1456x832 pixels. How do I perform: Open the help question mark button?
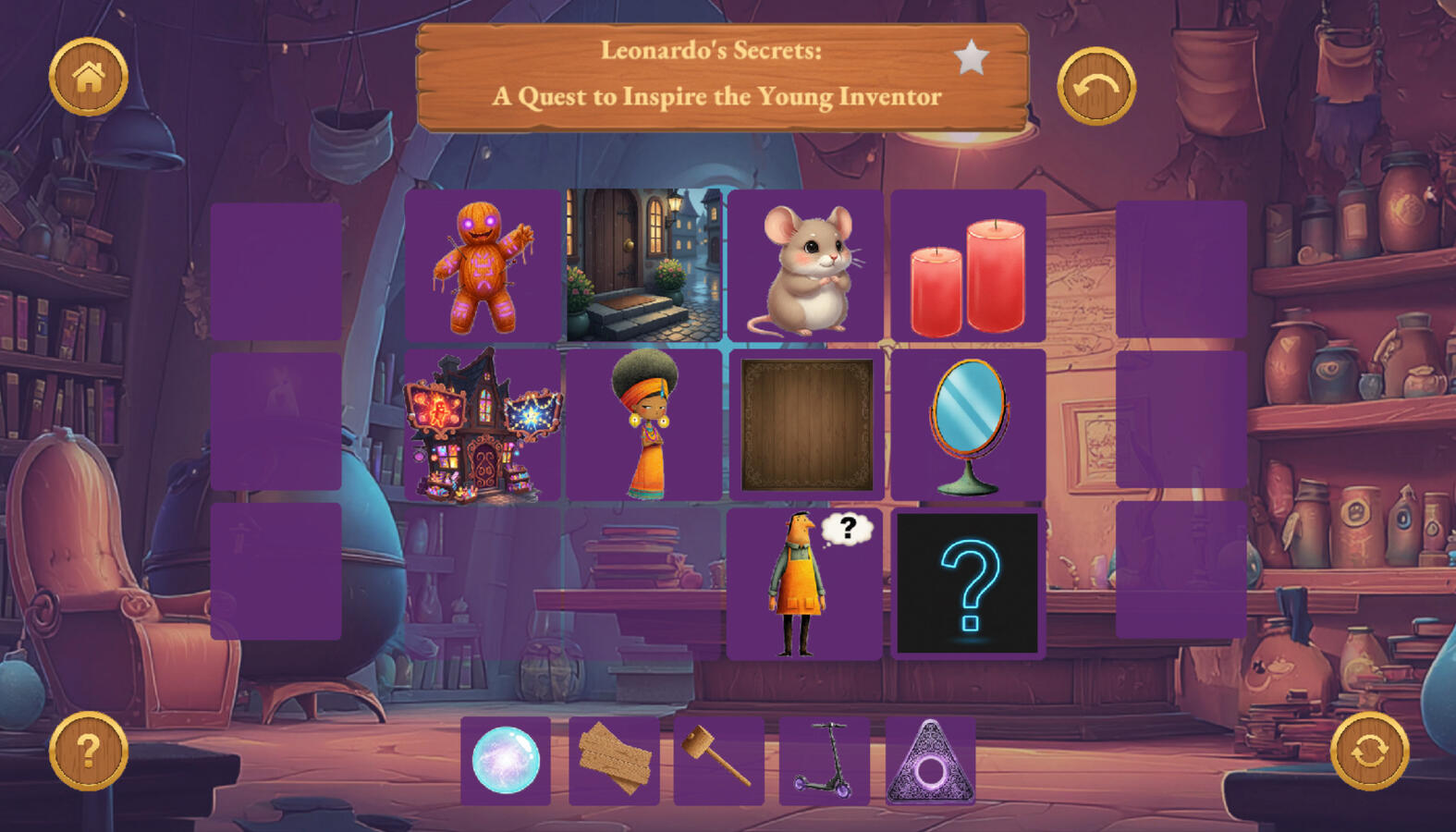[89, 751]
